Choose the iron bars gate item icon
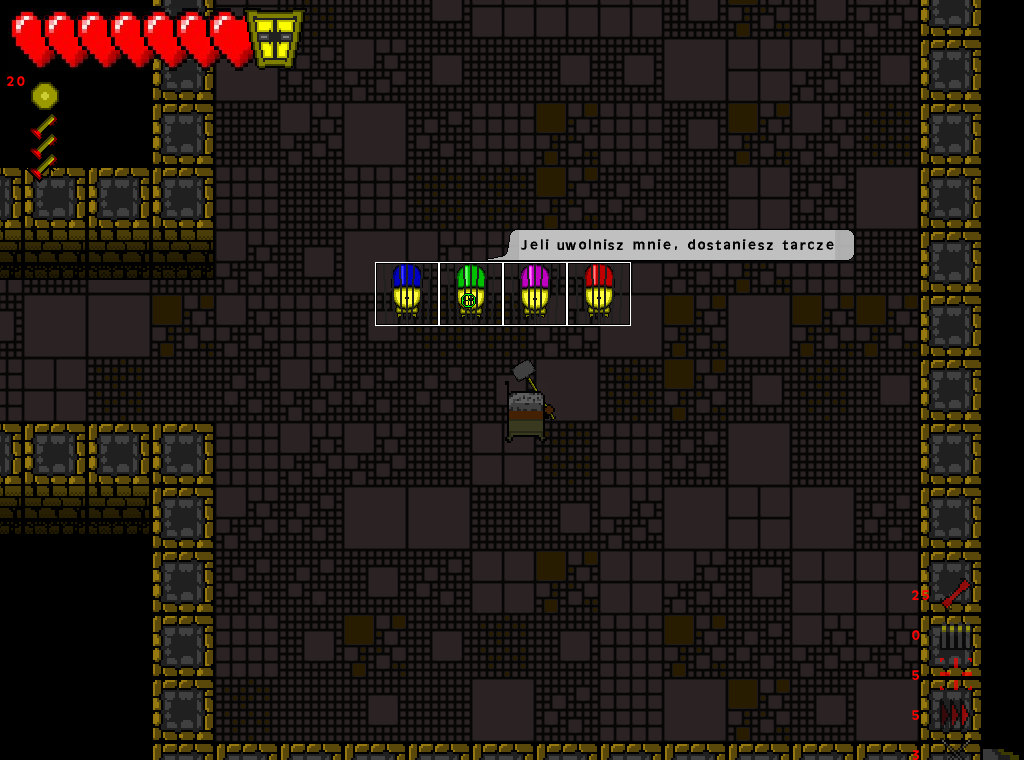 click(x=955, y=636)
